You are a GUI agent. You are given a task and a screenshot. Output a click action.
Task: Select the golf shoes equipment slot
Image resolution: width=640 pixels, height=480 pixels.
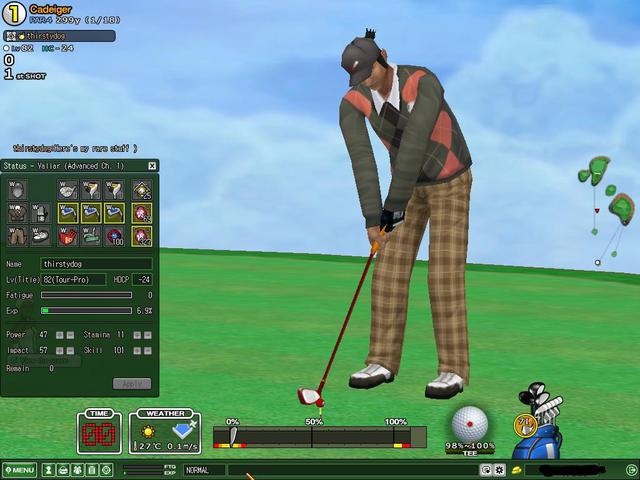pos(41,236)
